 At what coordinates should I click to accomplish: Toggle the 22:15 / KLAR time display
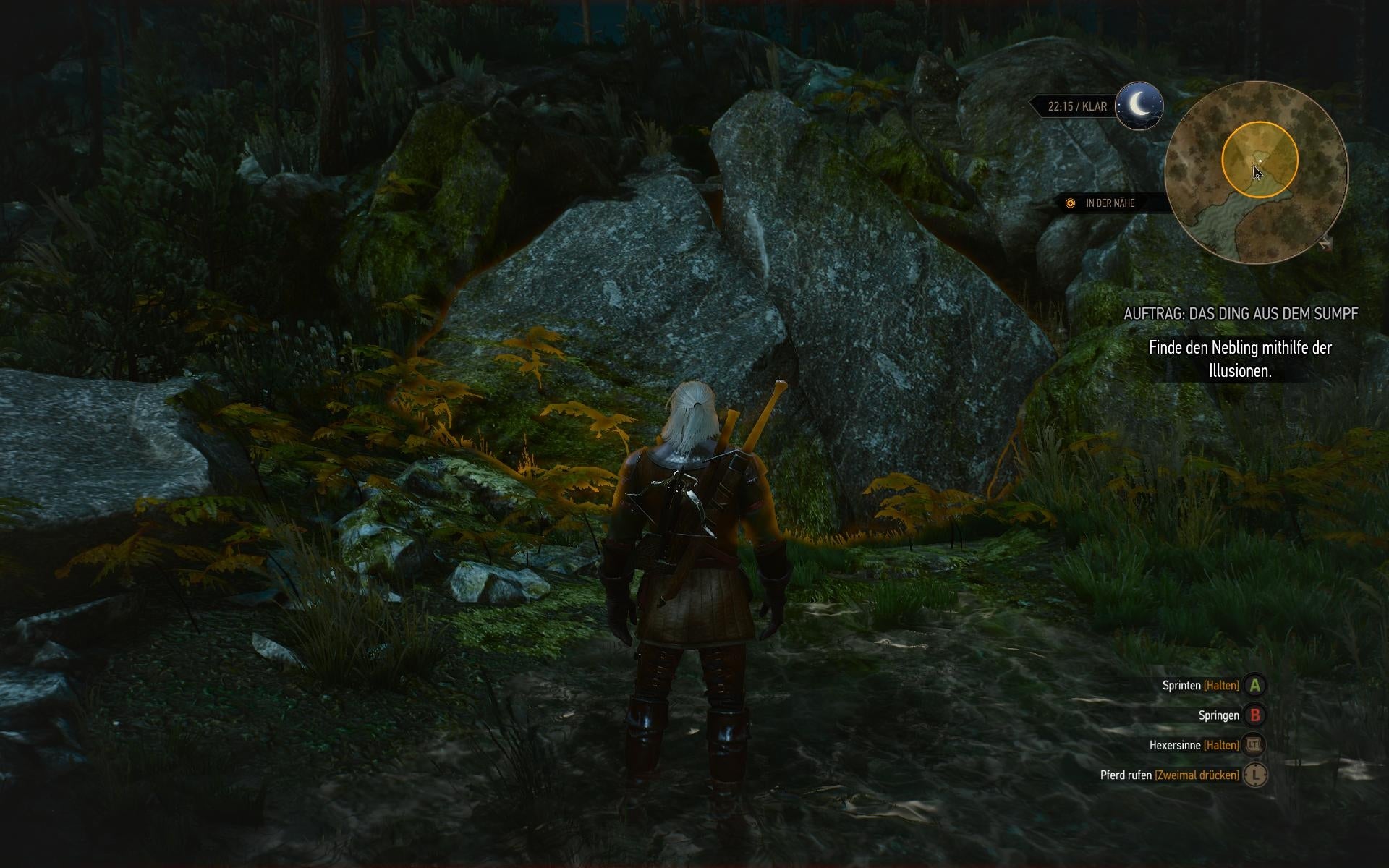click(x=1076, y=106)
